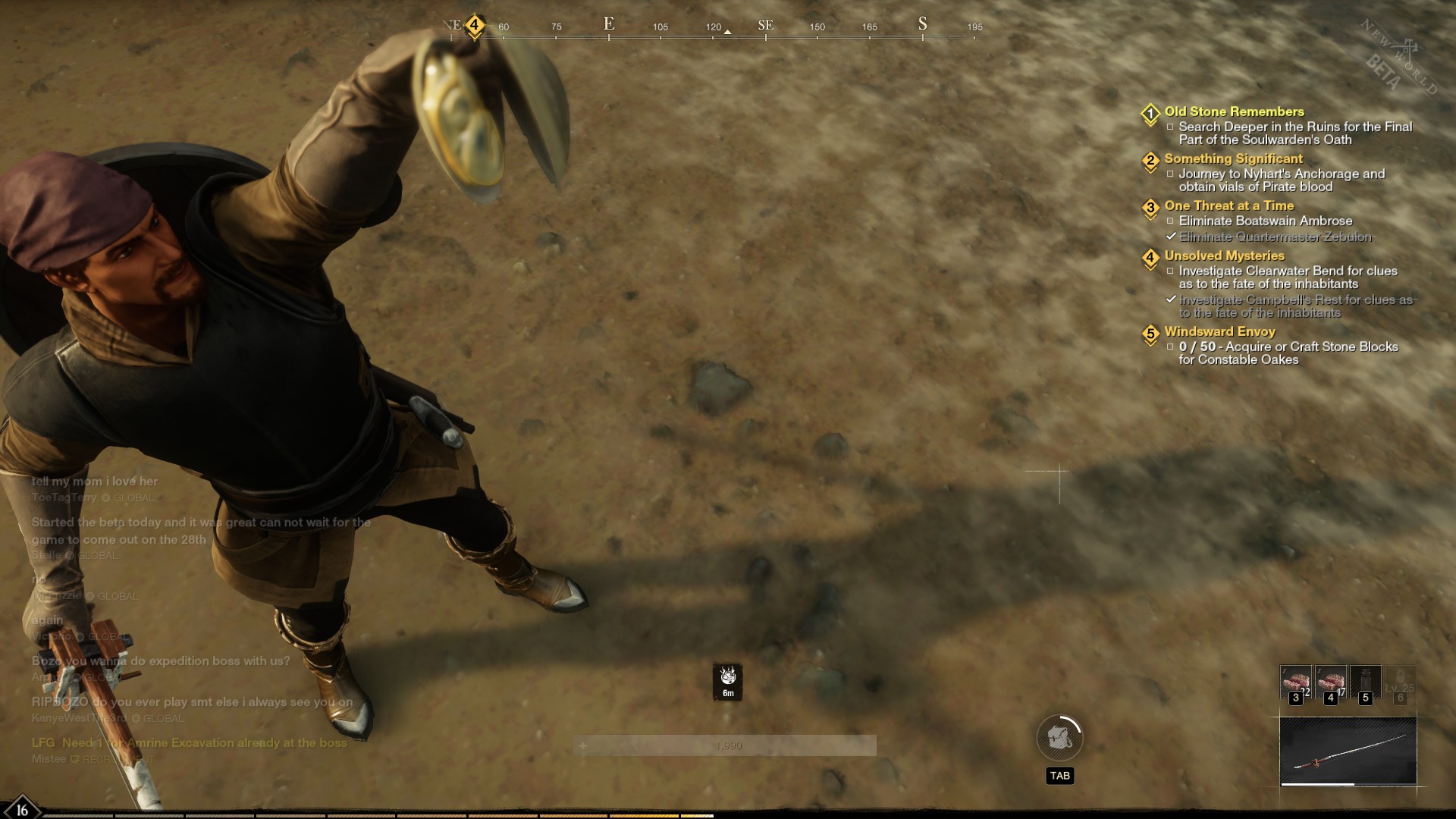Select the equipped spear weapon panel
The image size is (1456, 819).
point(1348,752)
